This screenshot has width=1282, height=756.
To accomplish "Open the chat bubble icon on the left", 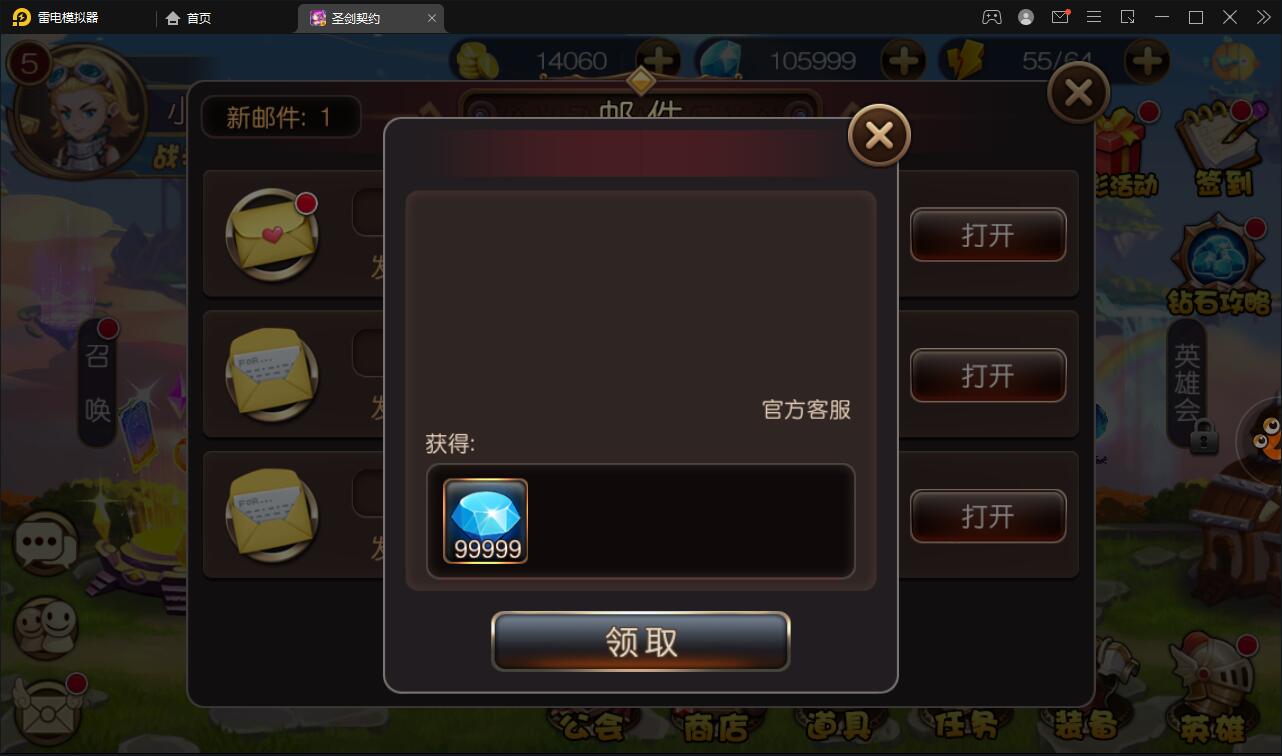I will [x=44, y=543].
